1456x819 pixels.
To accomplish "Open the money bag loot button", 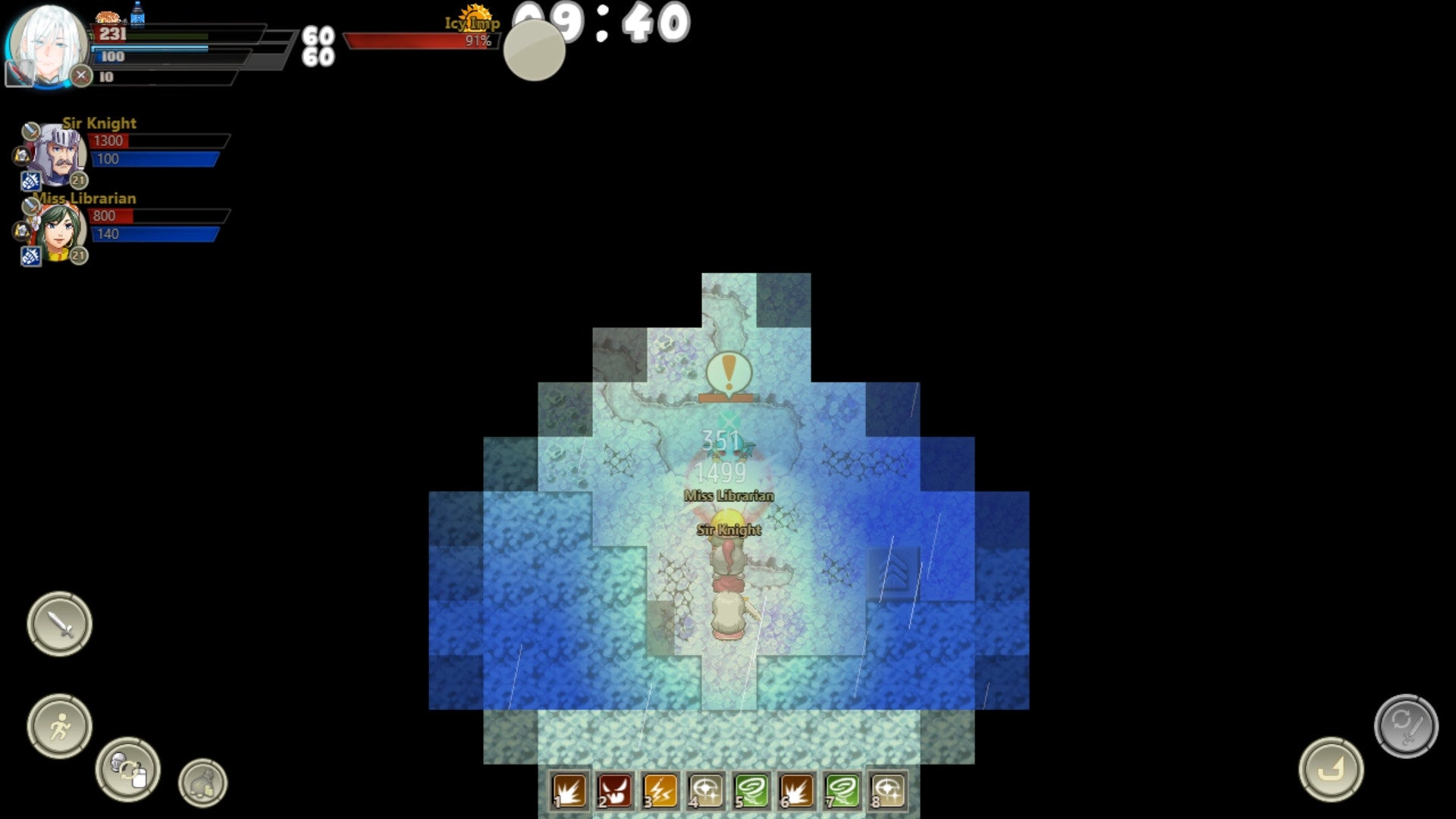I will (202, 783).
